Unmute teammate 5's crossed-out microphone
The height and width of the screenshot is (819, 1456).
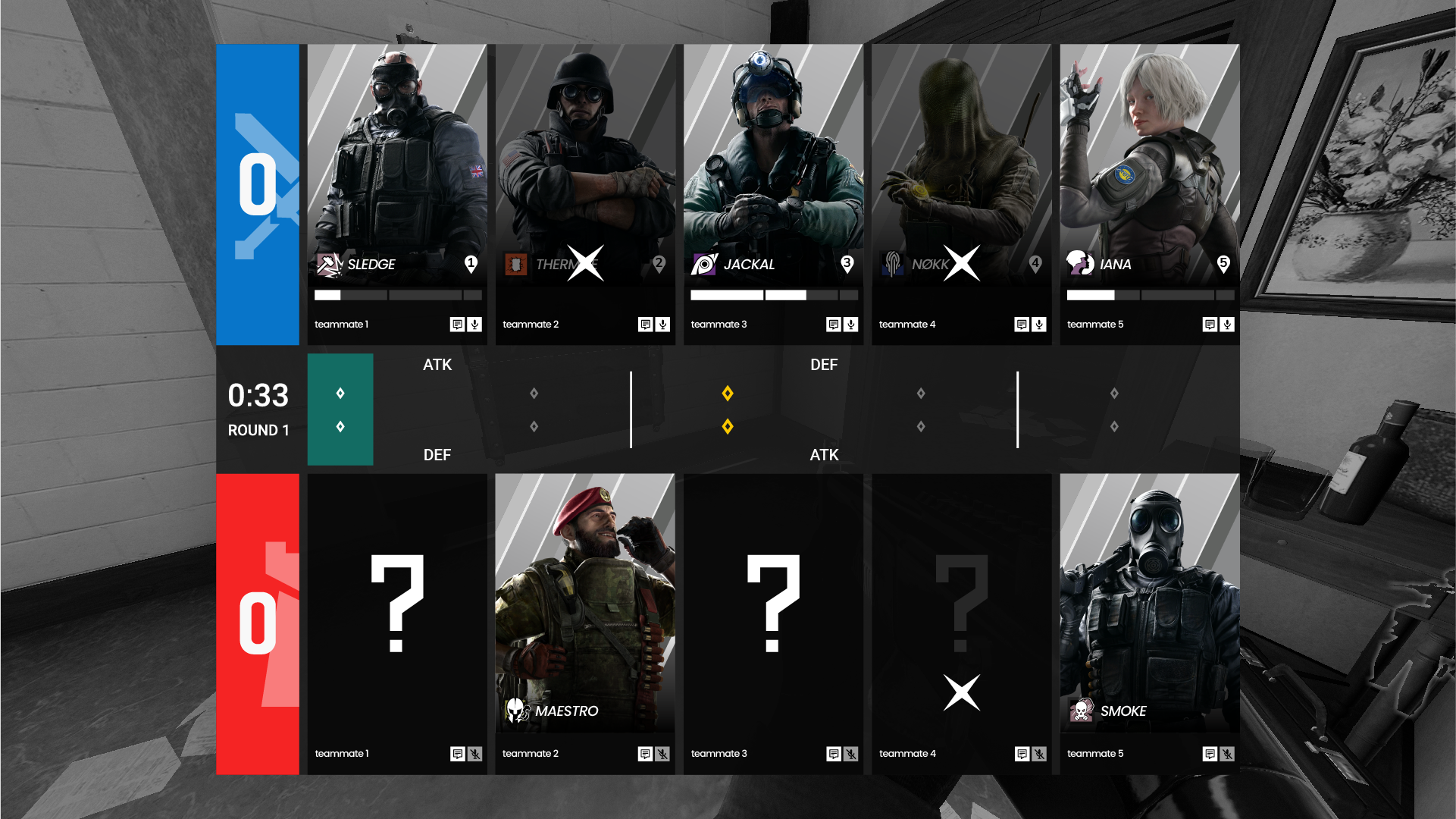tap(1228, 754)
